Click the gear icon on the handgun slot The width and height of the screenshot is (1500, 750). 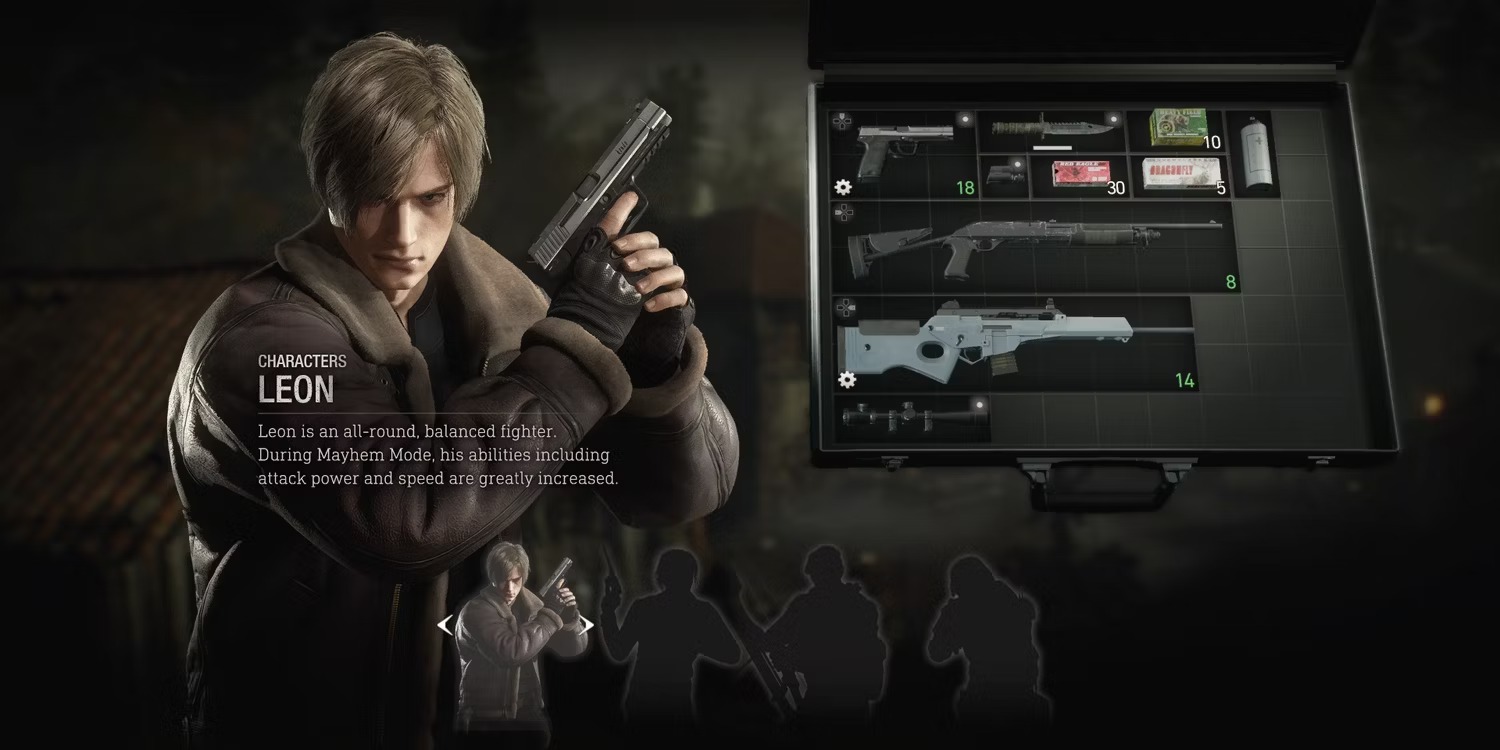click(842, 188)
